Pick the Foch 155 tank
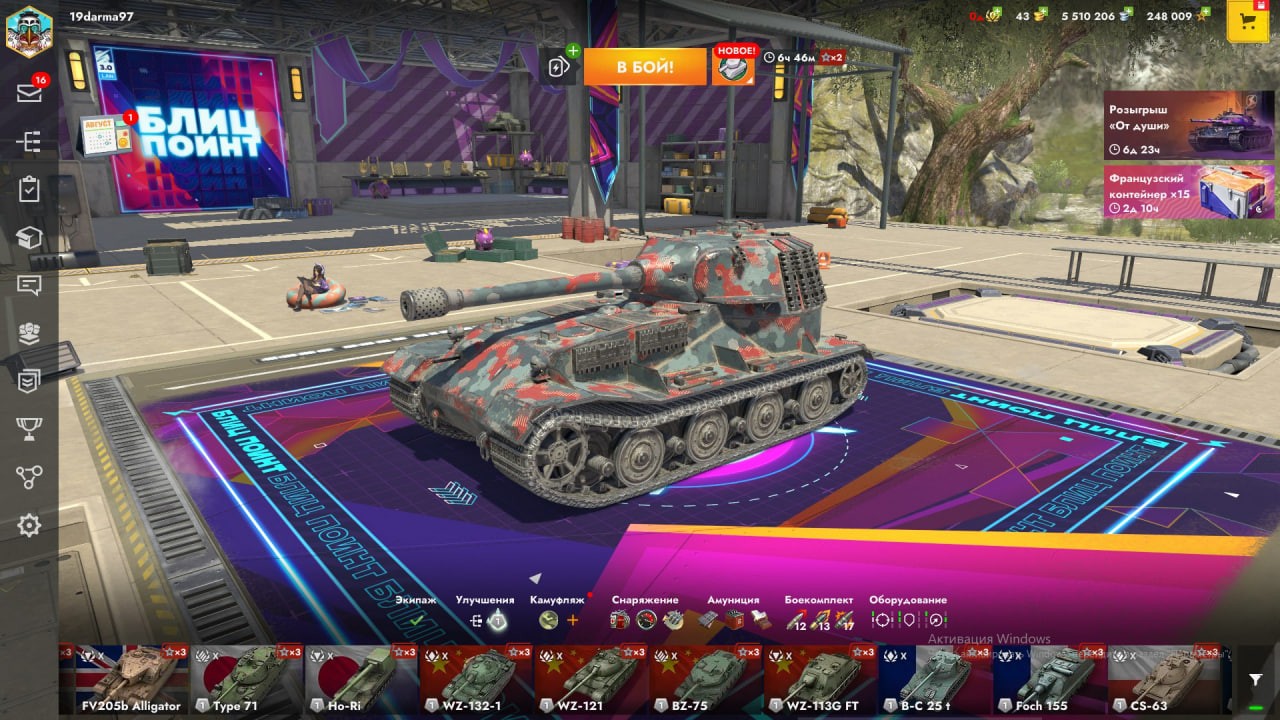This screenshot has height=720, width=1280. point(1049,678)
